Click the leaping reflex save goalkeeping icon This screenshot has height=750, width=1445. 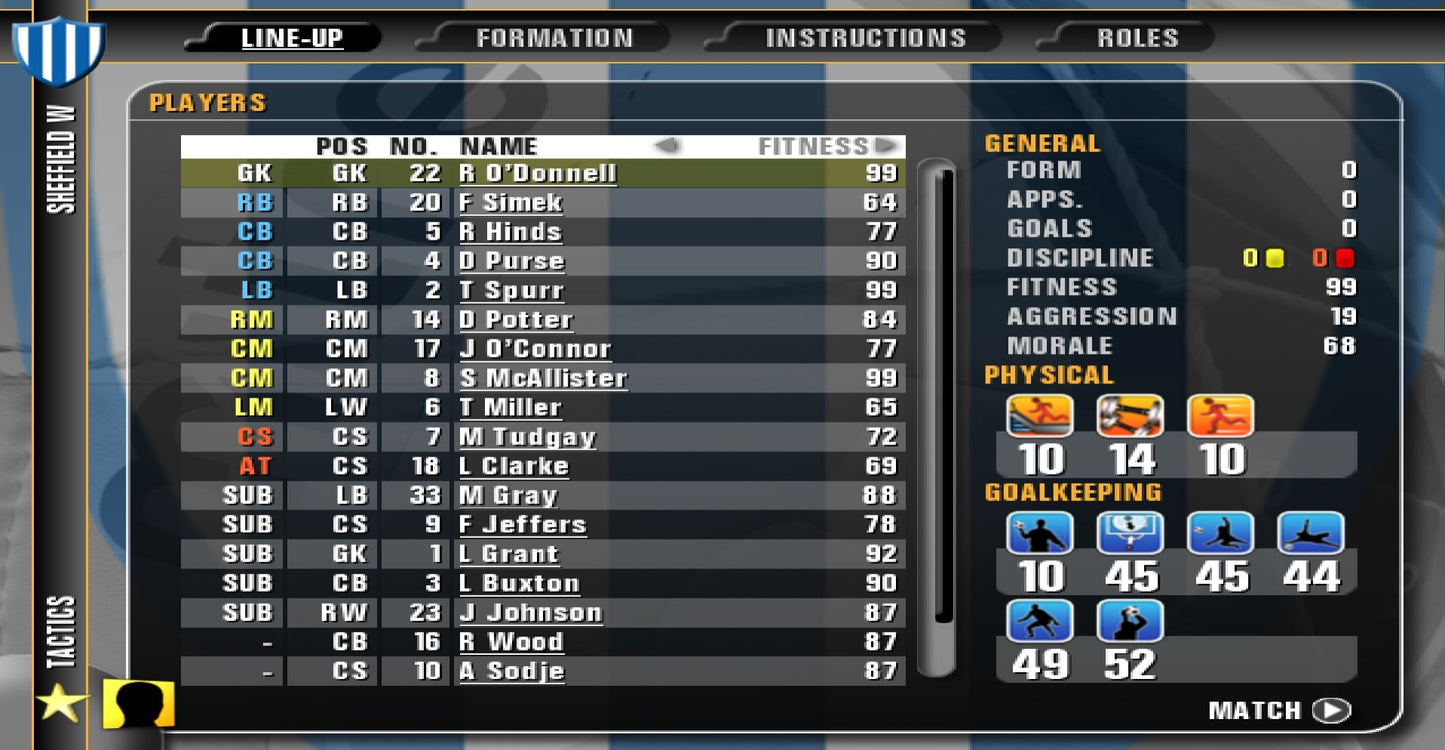[x=1222, y=532]
